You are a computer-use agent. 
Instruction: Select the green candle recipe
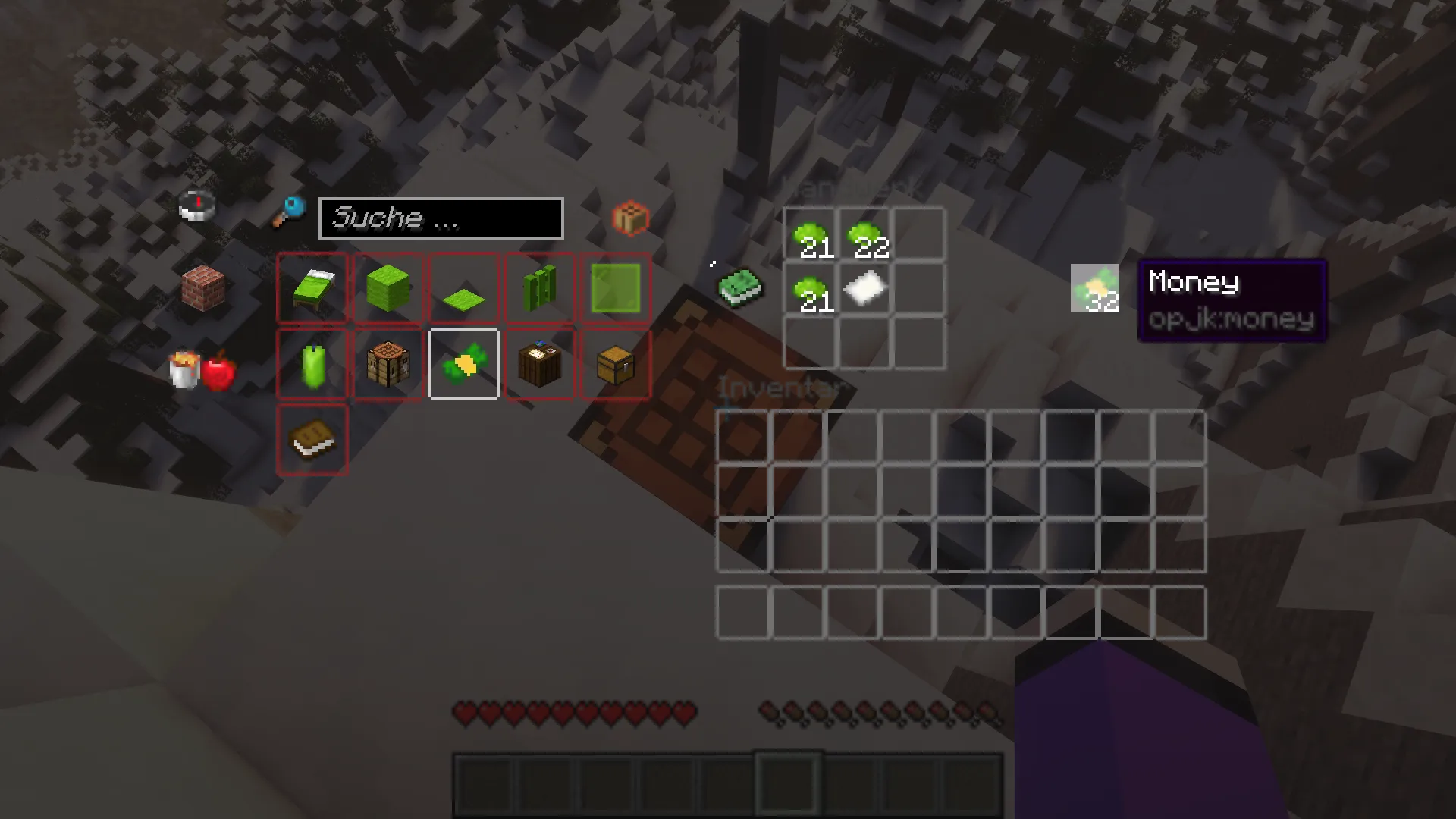coord(312,364)
